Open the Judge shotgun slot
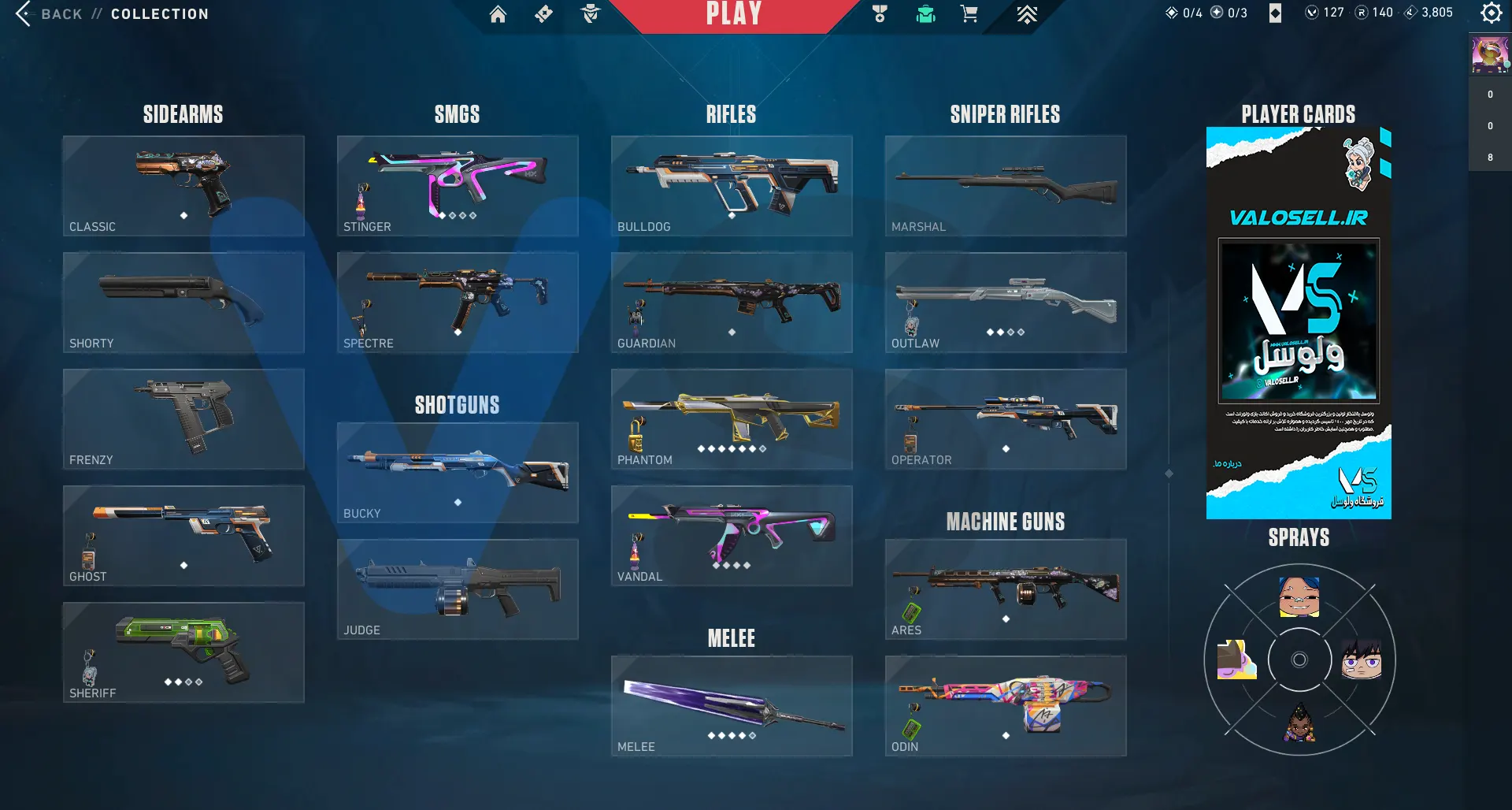The image size is (1512, 810). [x=458, y=589]
